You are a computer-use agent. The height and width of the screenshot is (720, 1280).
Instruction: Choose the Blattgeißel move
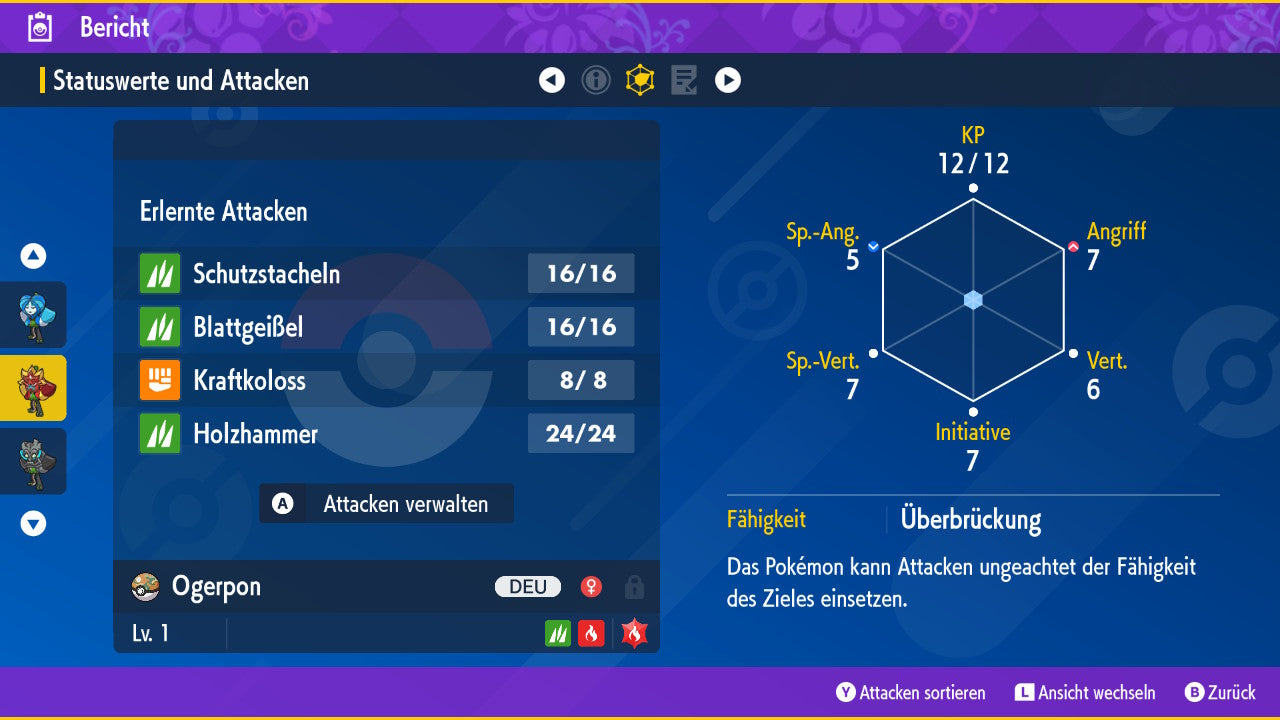[x=386, y=327]
